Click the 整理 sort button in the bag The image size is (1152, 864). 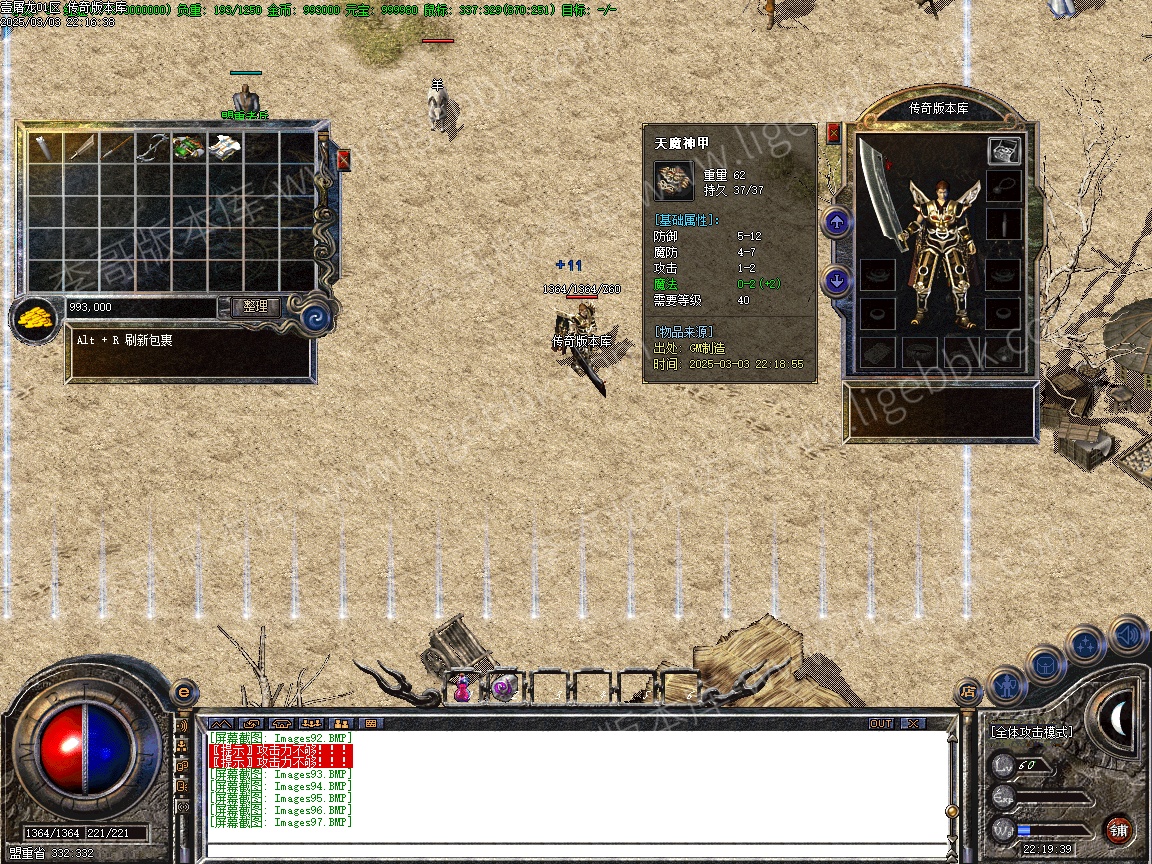pyautogui.click(x=255, y=307)
